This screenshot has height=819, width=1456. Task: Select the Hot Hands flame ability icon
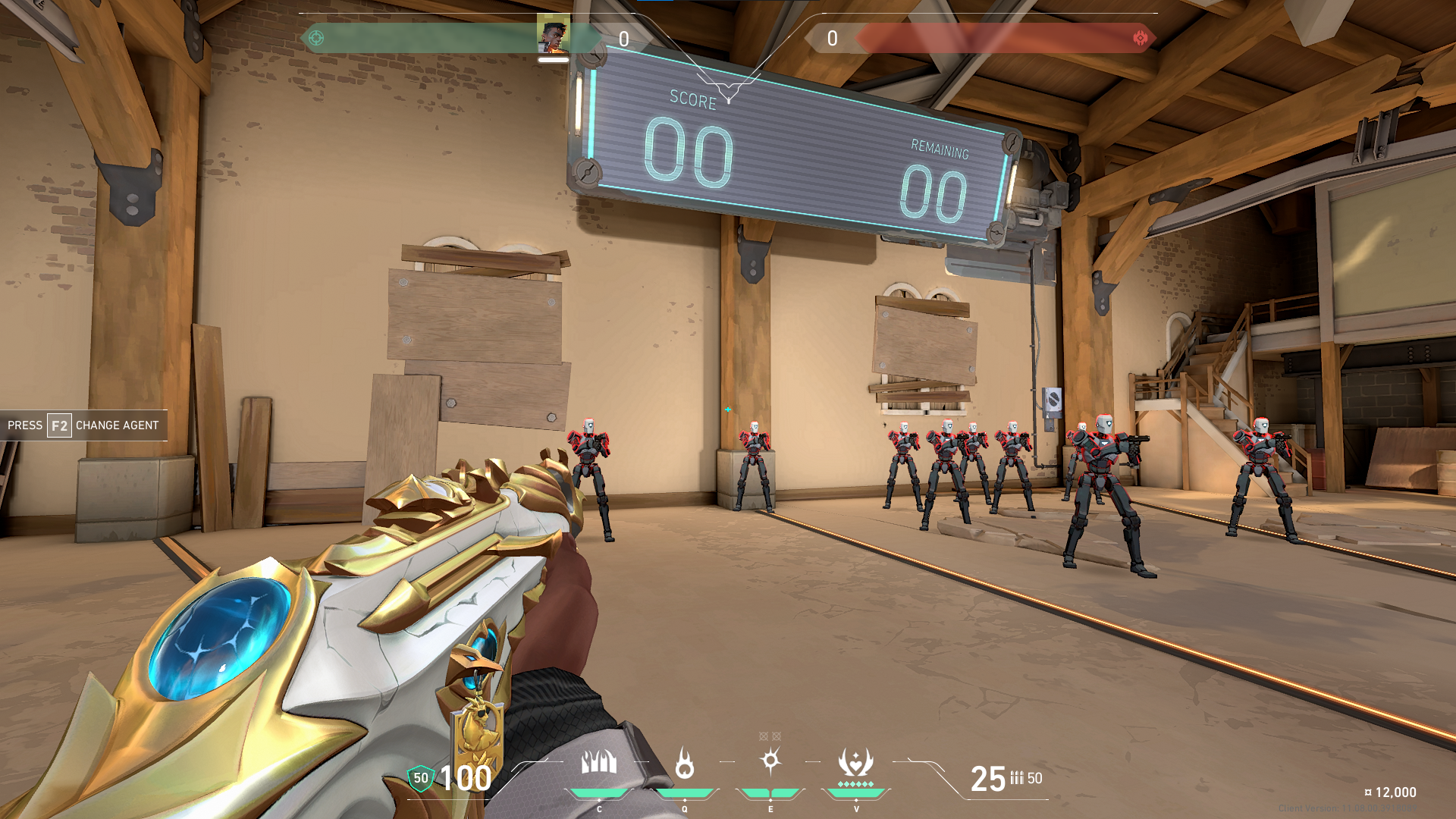[685, 763]
